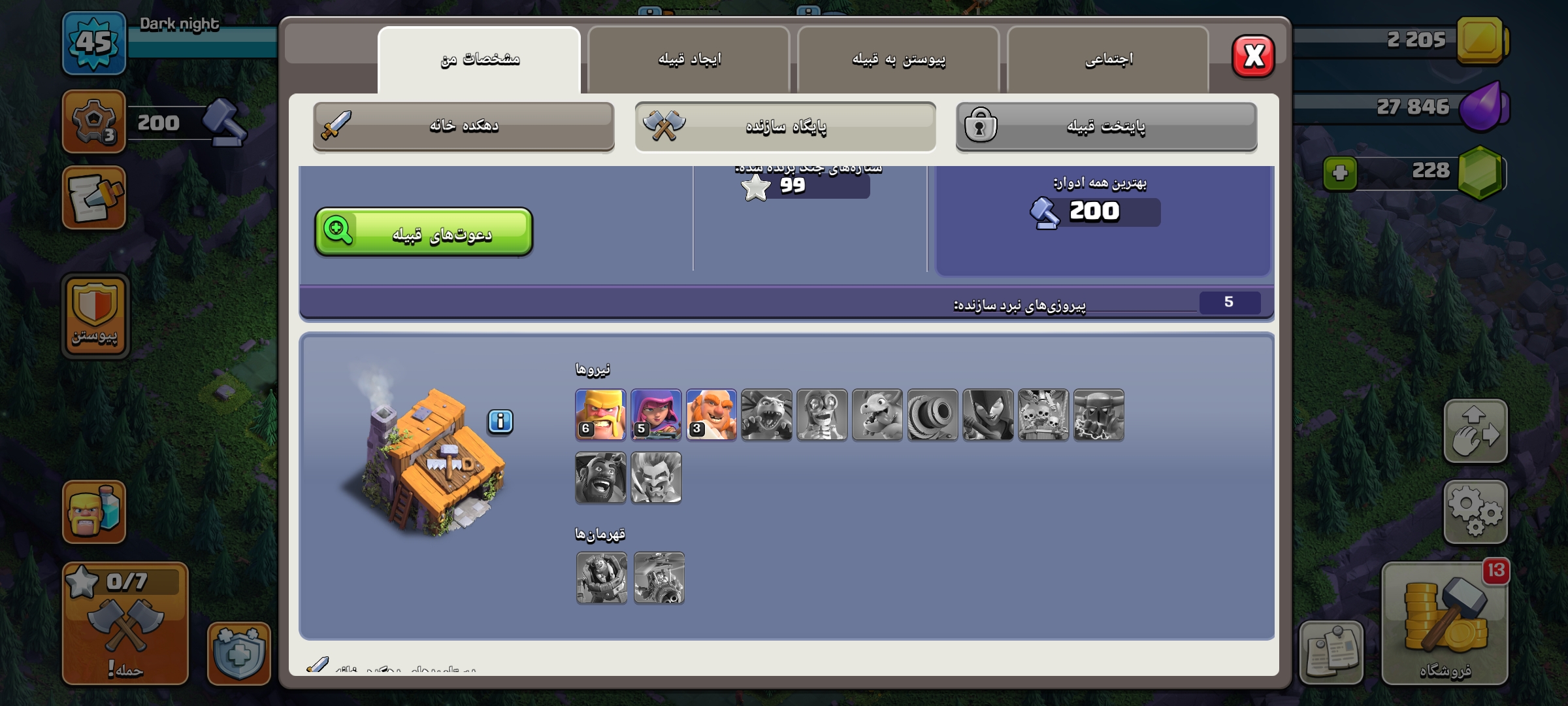
Task: Open the army overview barbarian icon
Action: click(x=94, y=512)
